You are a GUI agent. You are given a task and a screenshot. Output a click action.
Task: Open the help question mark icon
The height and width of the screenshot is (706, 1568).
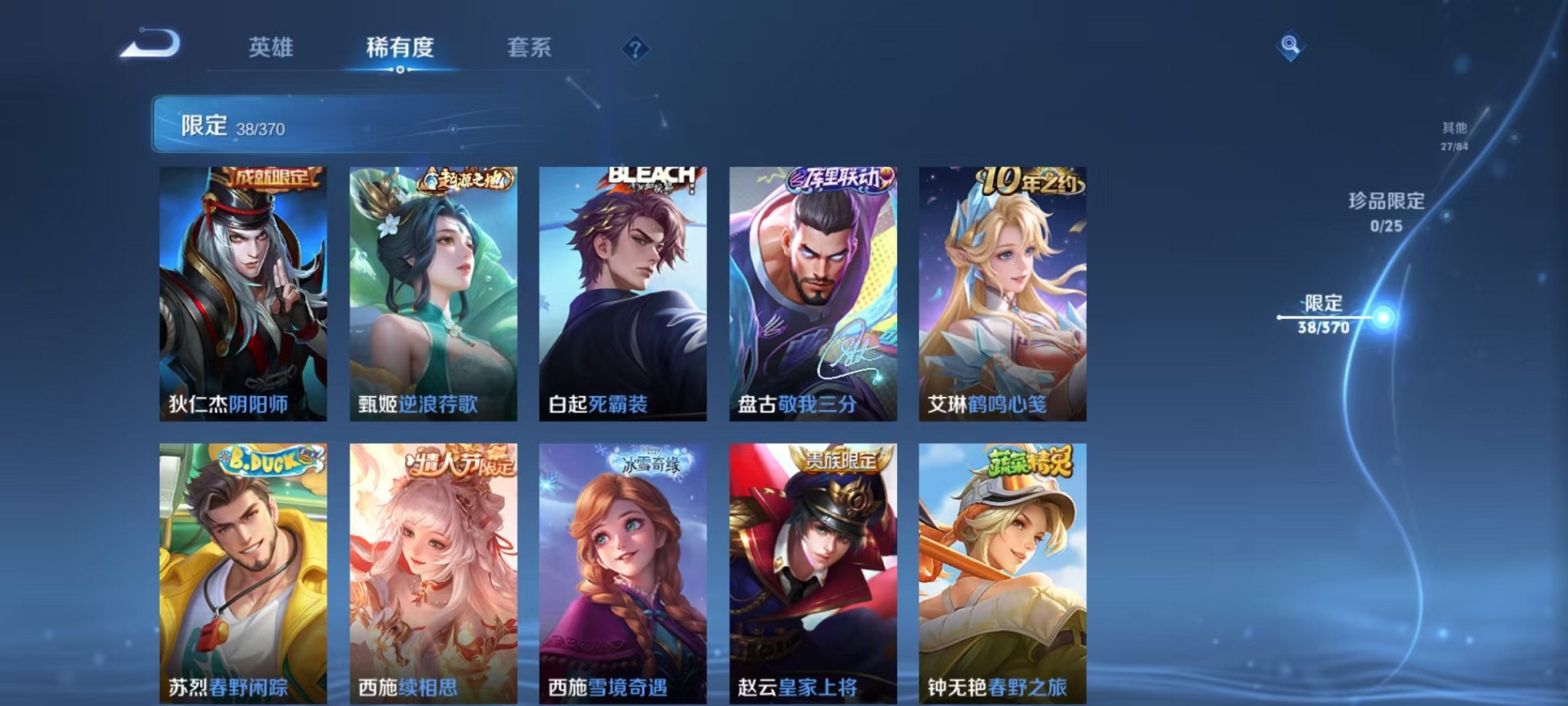(x=635, y=48)
